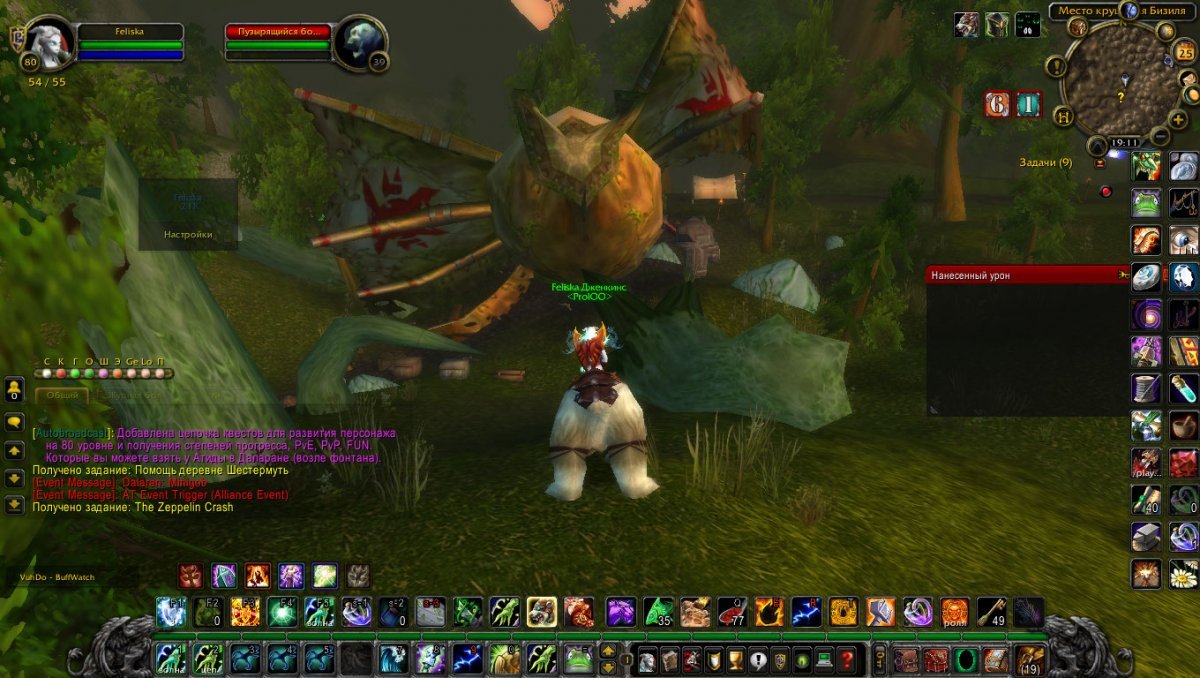The image size is (1200, 678).
Task: Open the backpack showing (19) free slots
Action: point(1029,659)
